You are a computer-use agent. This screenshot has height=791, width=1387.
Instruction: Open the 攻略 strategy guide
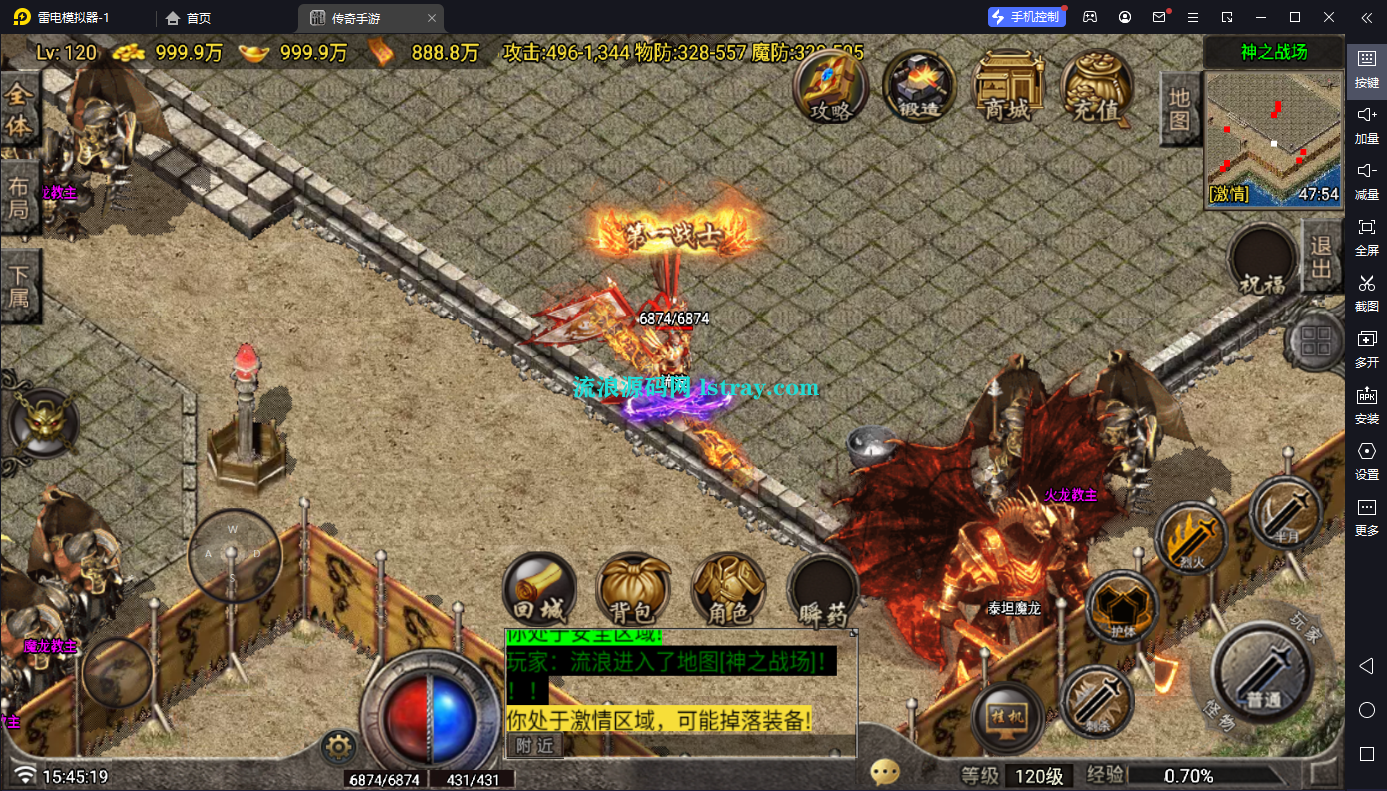[831, 87]
